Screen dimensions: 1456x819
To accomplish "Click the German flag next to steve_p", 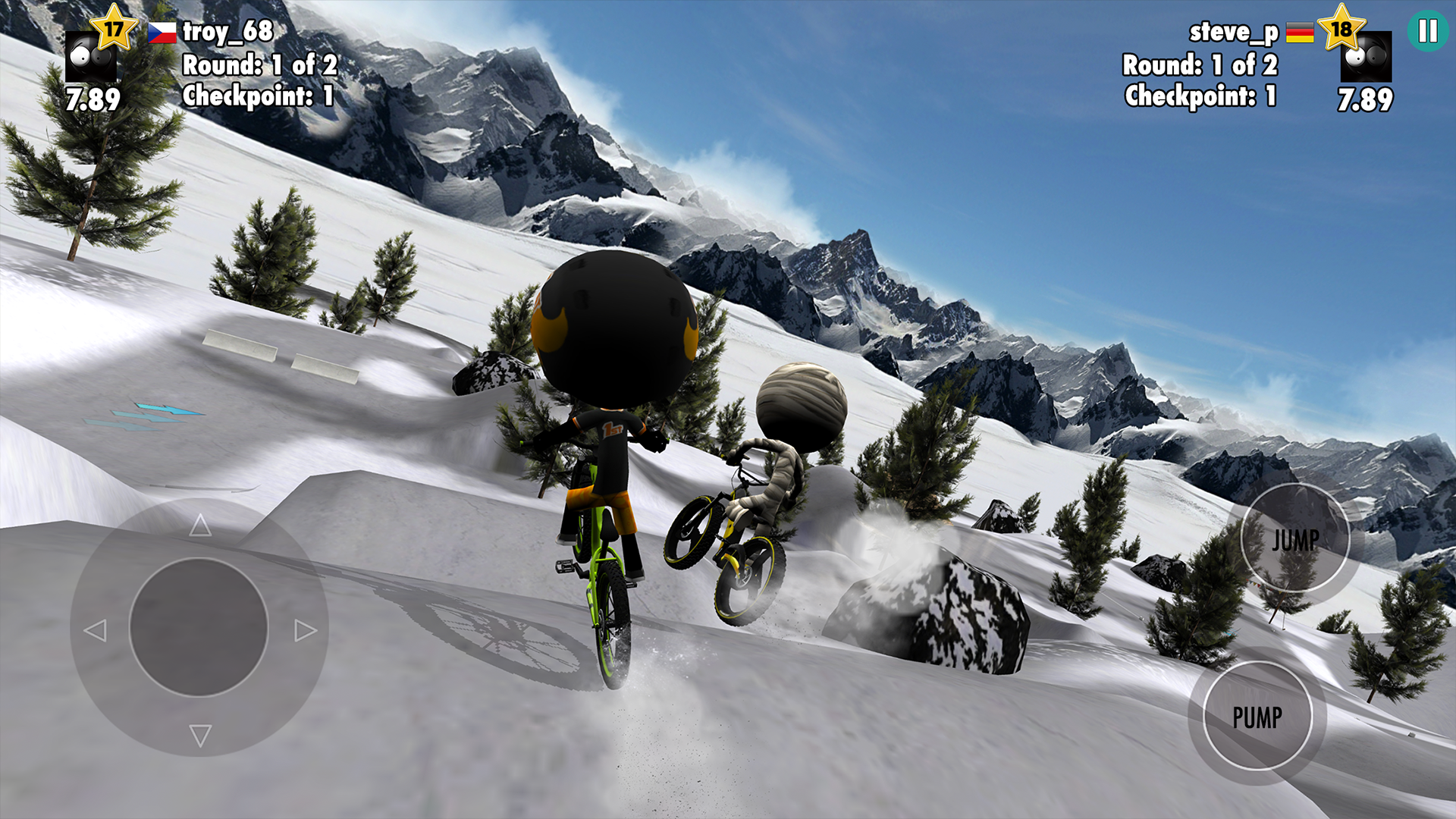I will [x=1298, y=33].
